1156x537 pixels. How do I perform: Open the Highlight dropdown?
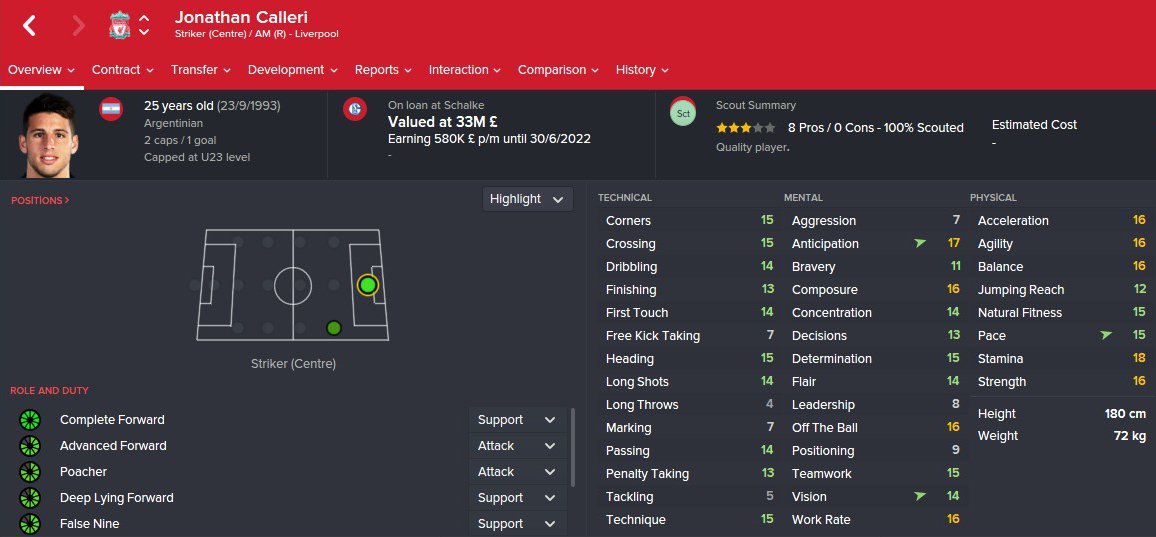[528, 199]
